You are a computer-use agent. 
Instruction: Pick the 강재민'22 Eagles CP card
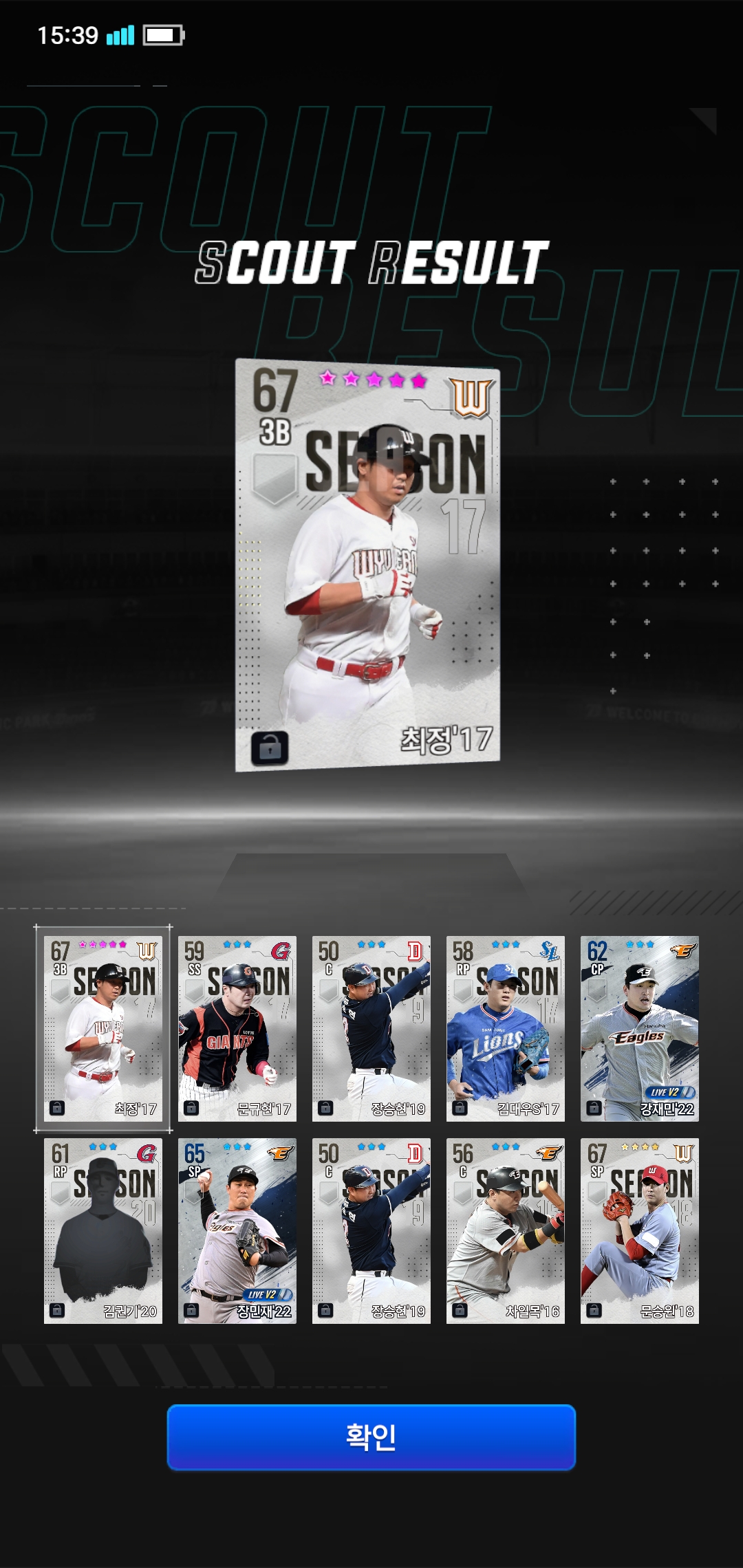click(640, 1028)
